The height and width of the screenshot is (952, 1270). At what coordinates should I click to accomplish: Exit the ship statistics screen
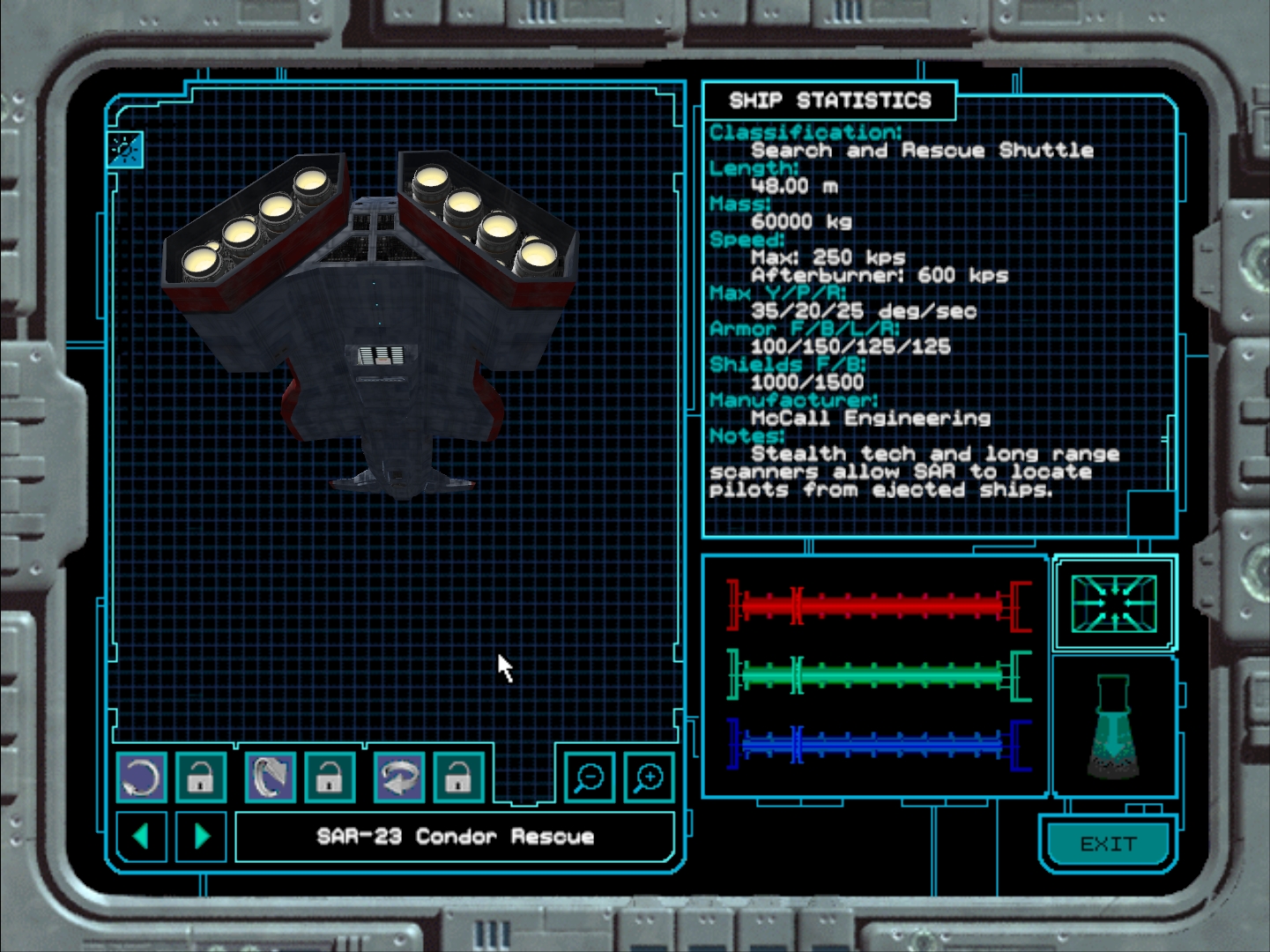[x=1108, y=844]
